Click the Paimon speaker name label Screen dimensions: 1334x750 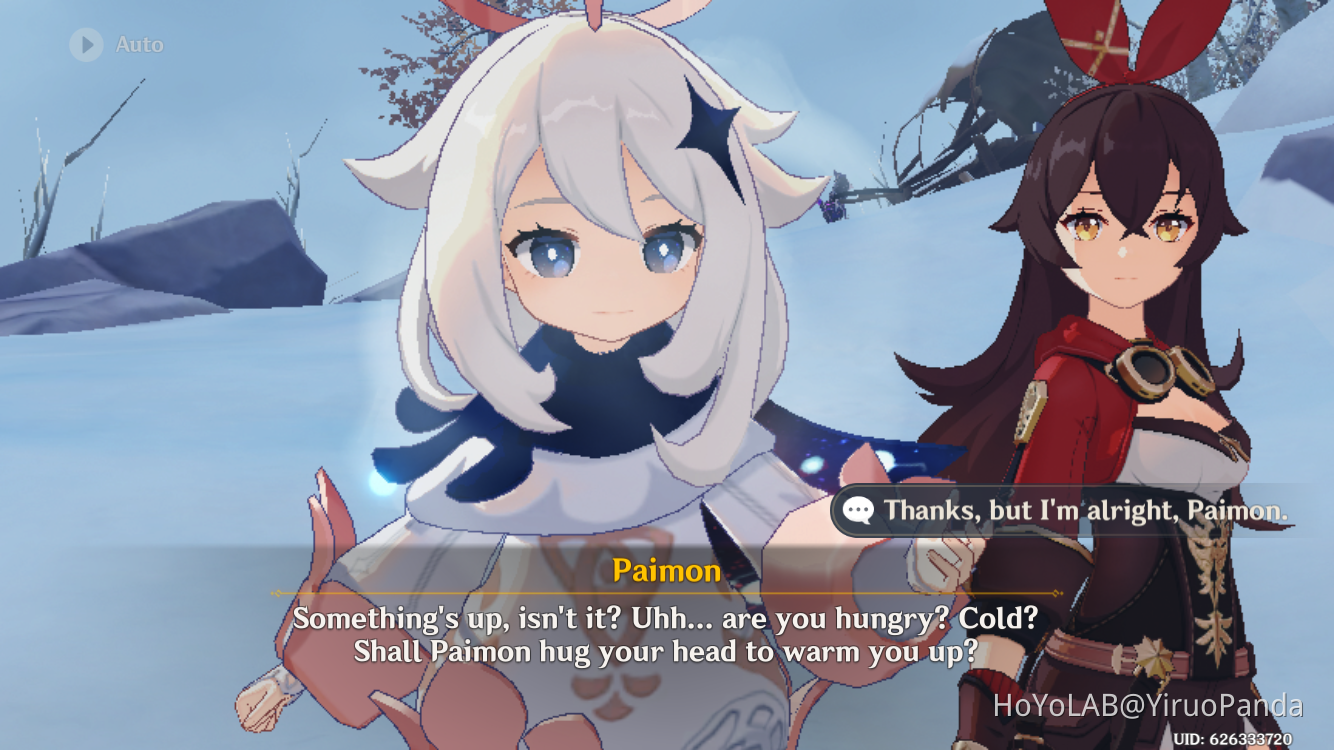(666, 571)
